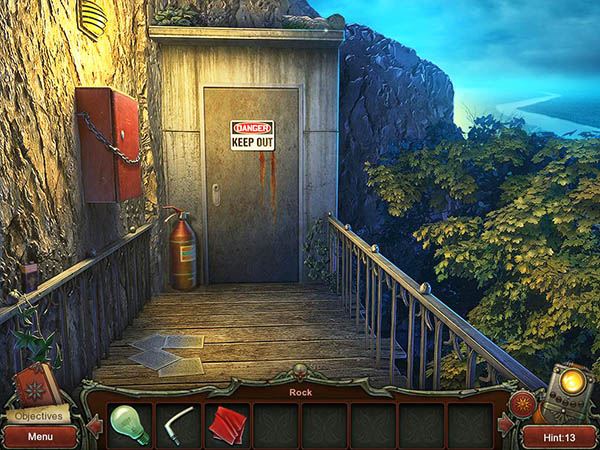This screenshot has width=600, height=450.
Task: Open the red journal book
Action: pyautogui.click(x=35, y=384)
